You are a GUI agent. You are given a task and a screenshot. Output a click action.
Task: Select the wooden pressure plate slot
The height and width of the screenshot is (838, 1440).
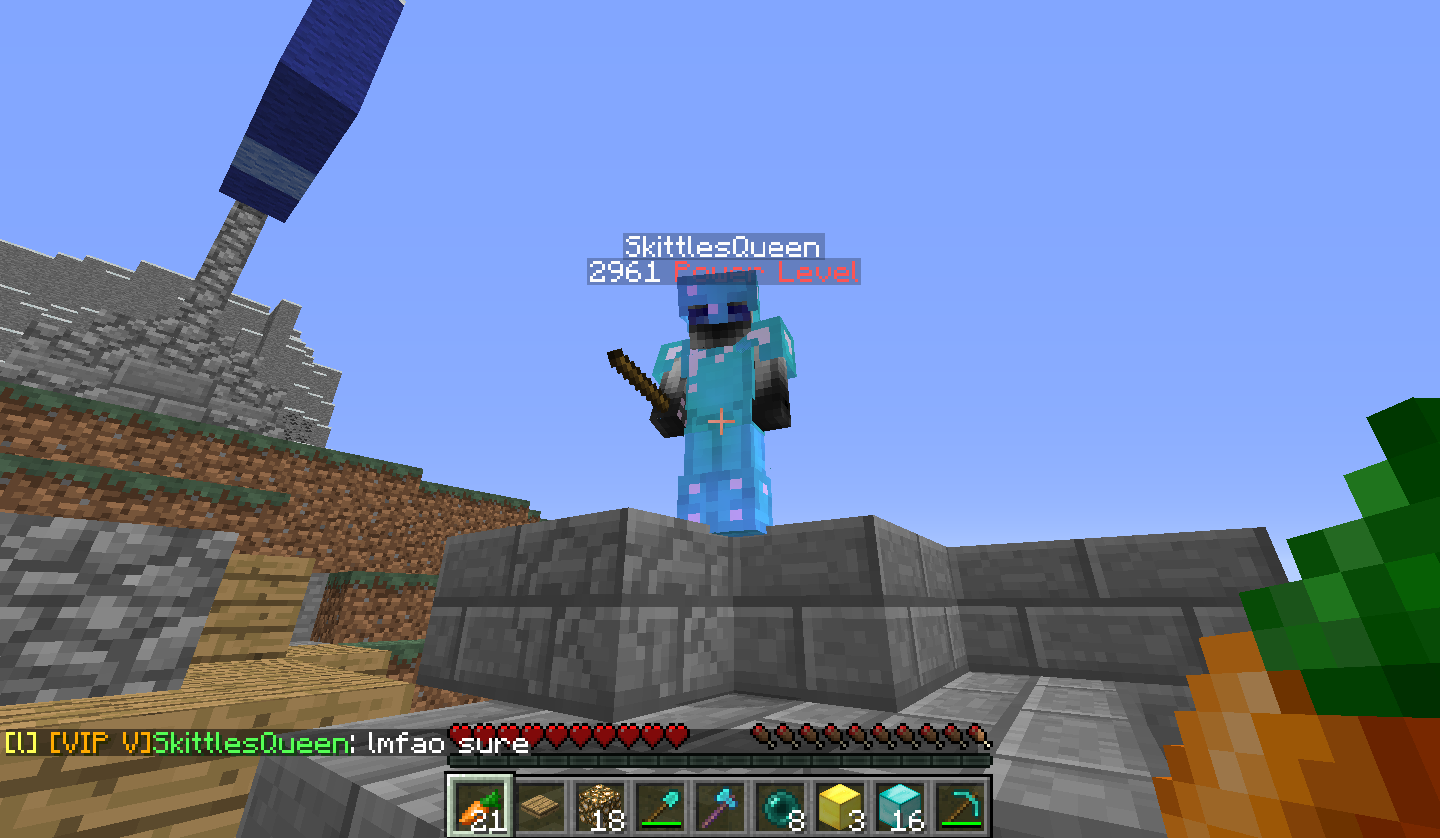pos(540,806)
